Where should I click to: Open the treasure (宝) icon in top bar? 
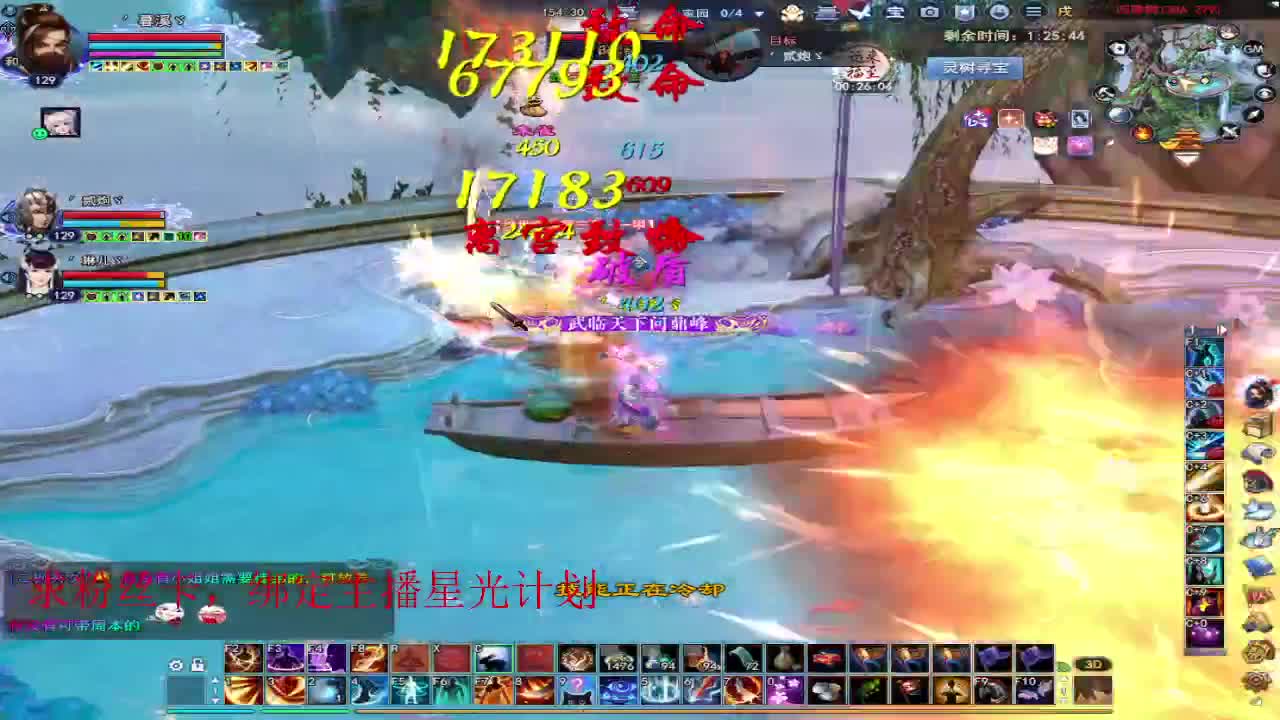pos(895,12)
